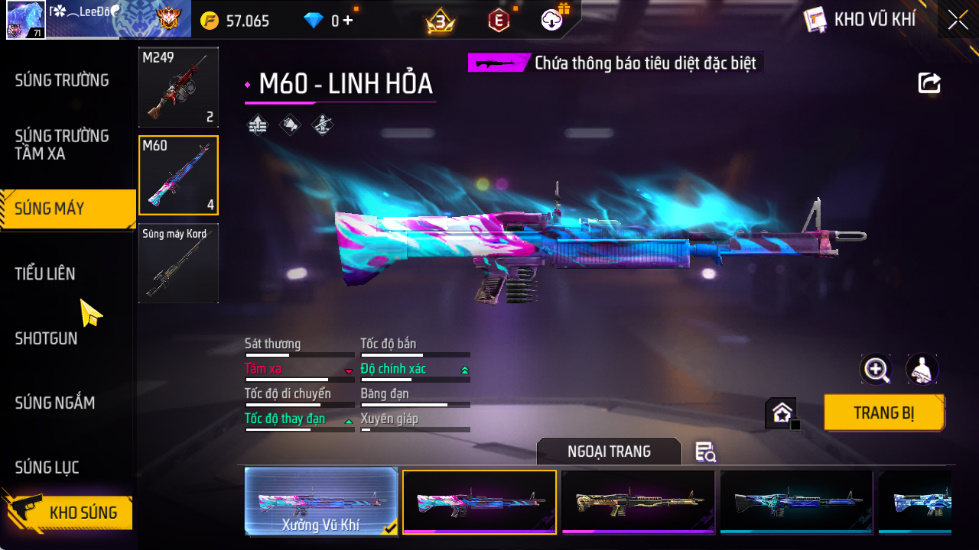Image resolution: width=979 pixels, height=550 pixels.
Task: Switch to the Súng Trường category
Action: (62, 80)
